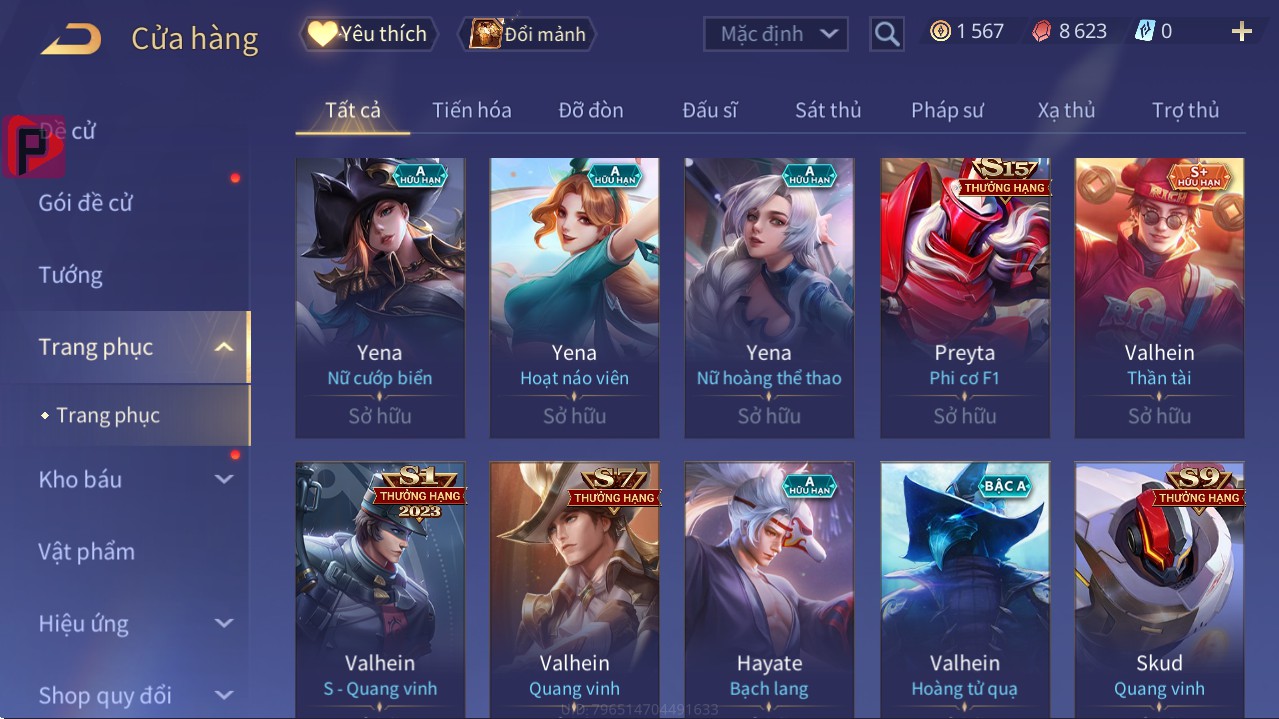This screenshot has width=1279, height=719.
Task: Switch to the Đỡ đòn tab
Action: [590, 110]
